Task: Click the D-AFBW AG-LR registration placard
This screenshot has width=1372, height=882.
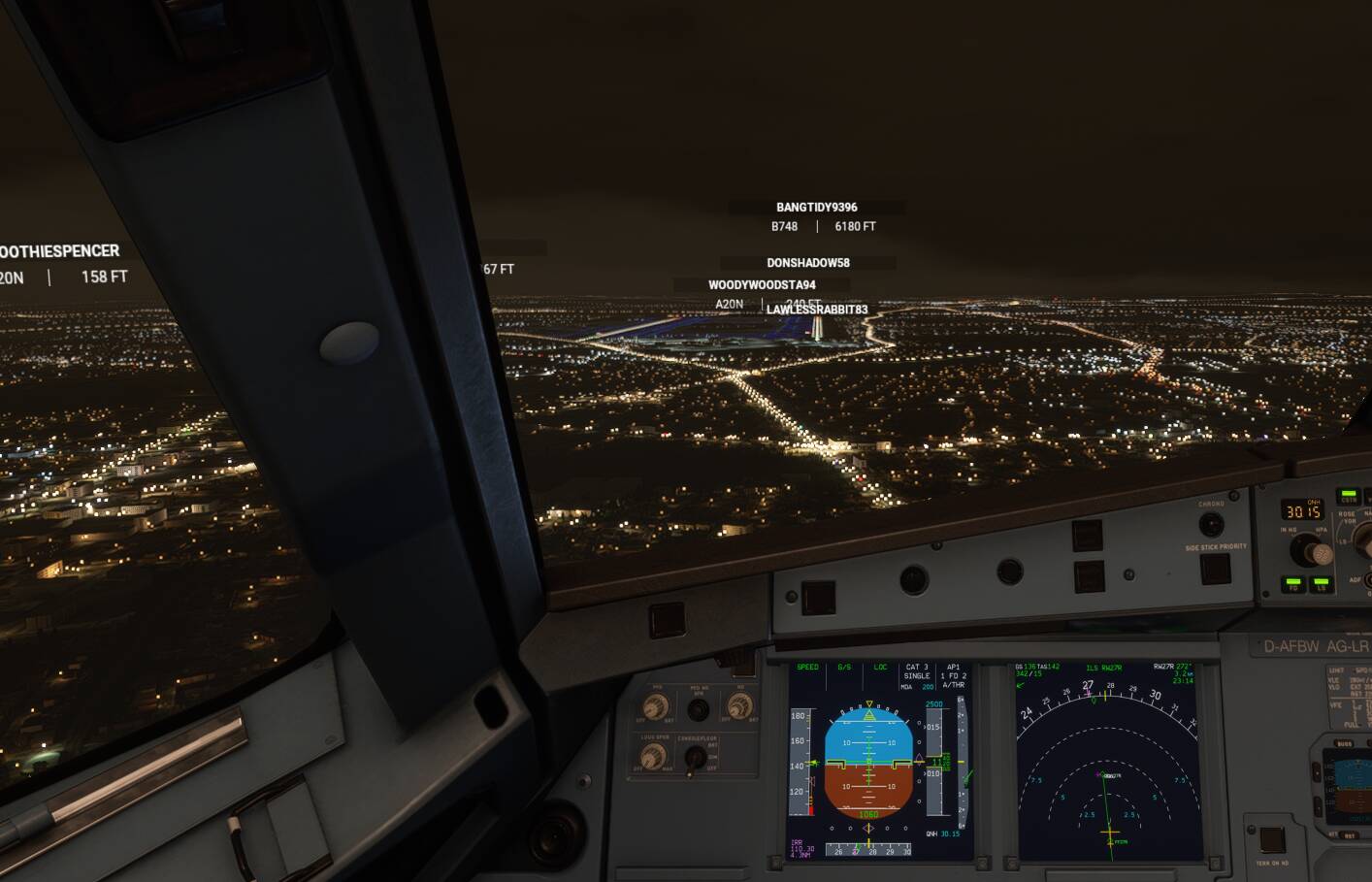Action: pos(1313,645)
